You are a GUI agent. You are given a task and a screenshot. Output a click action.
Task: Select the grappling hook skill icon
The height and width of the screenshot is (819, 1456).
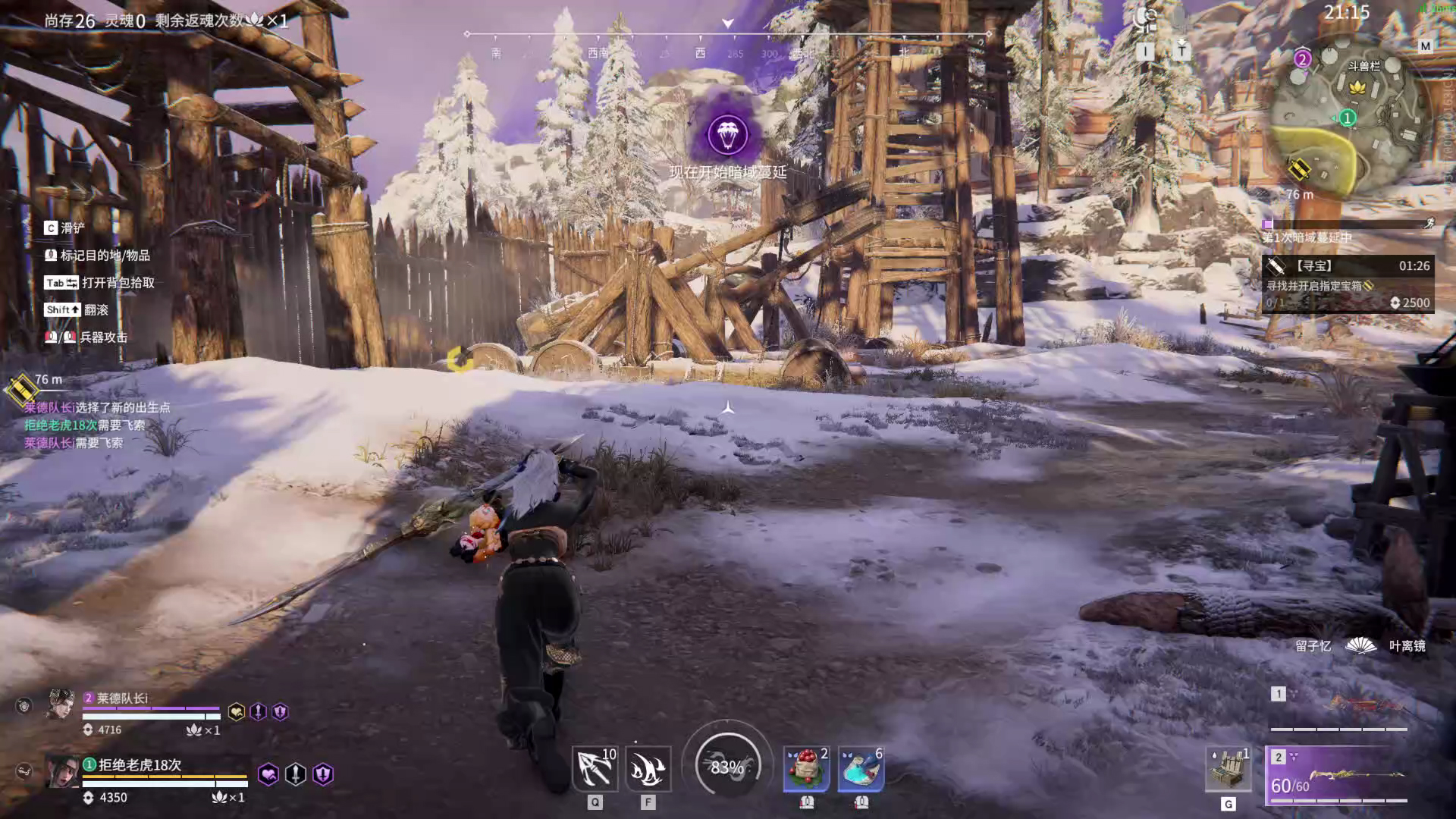pos(595,769)
